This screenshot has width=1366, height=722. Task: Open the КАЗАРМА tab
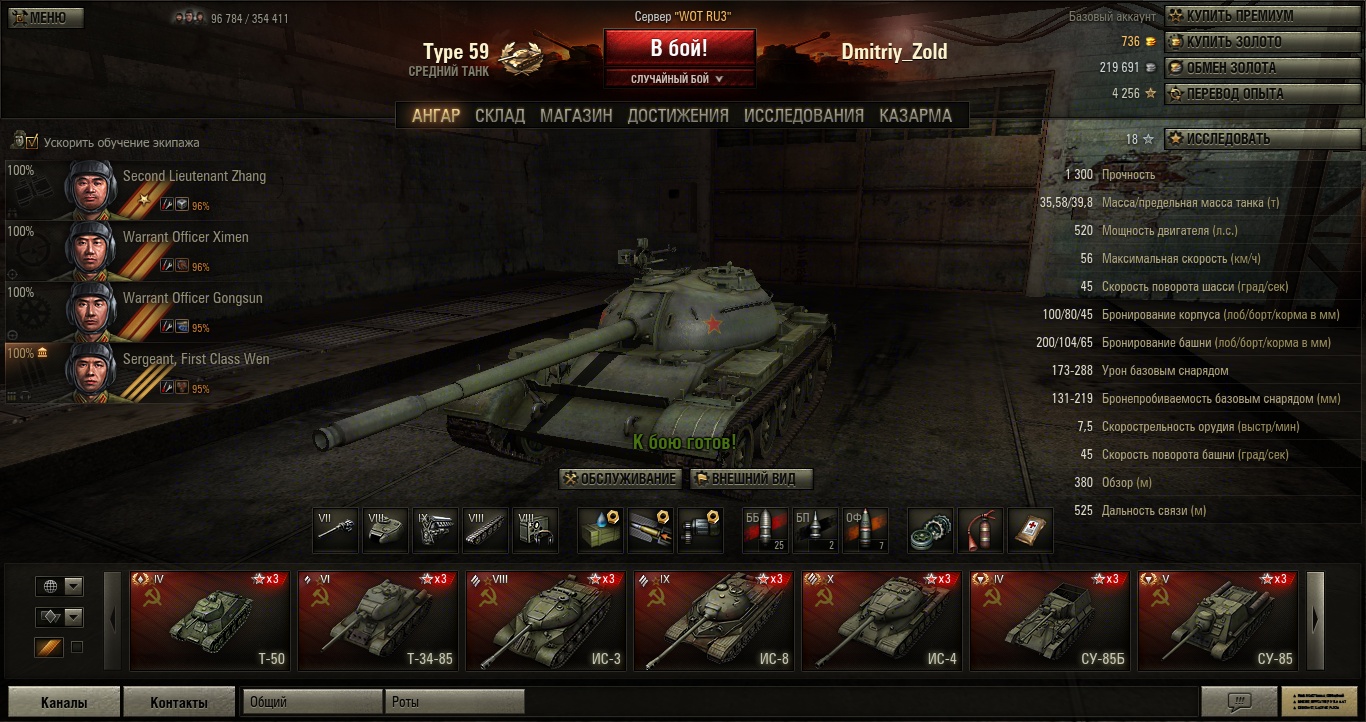click(x=915, y=115)
